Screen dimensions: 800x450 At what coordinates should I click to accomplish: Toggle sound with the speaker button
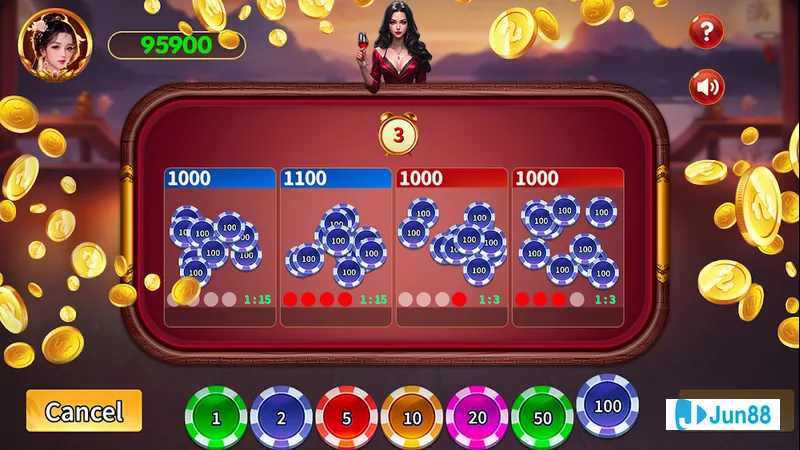707,87
